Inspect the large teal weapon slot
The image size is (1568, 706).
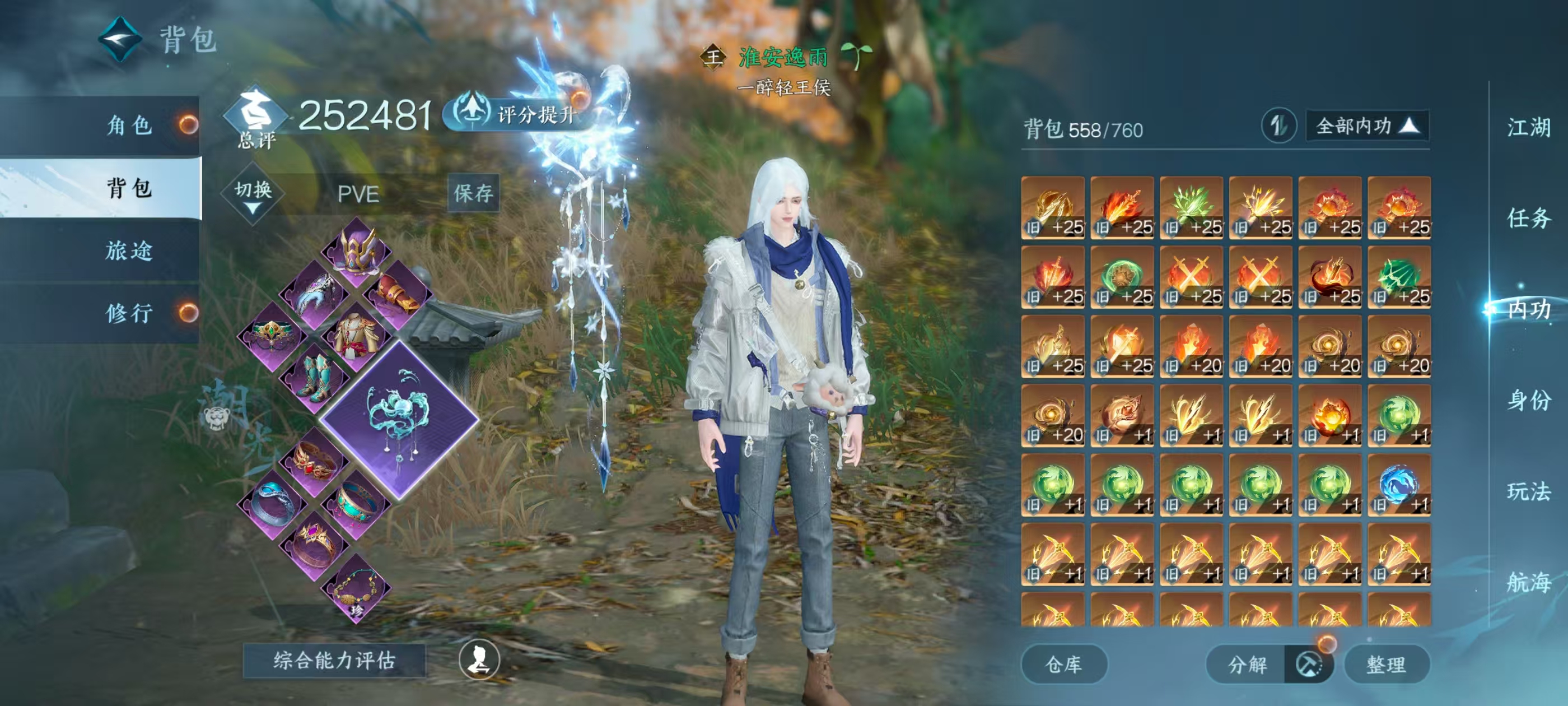click(399, 419)
